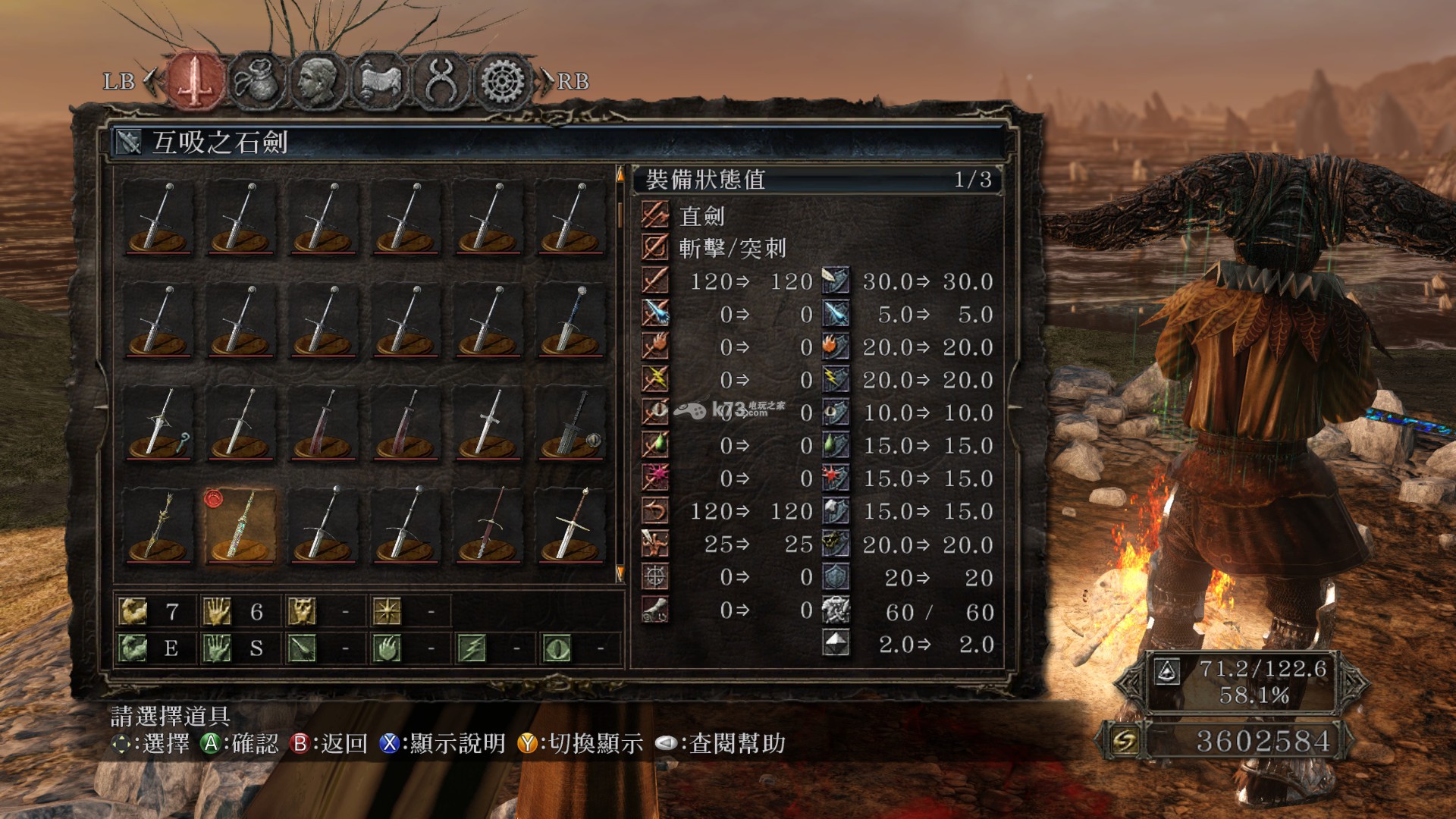Open the tied pouch items tab

click(x=257, y=80)
